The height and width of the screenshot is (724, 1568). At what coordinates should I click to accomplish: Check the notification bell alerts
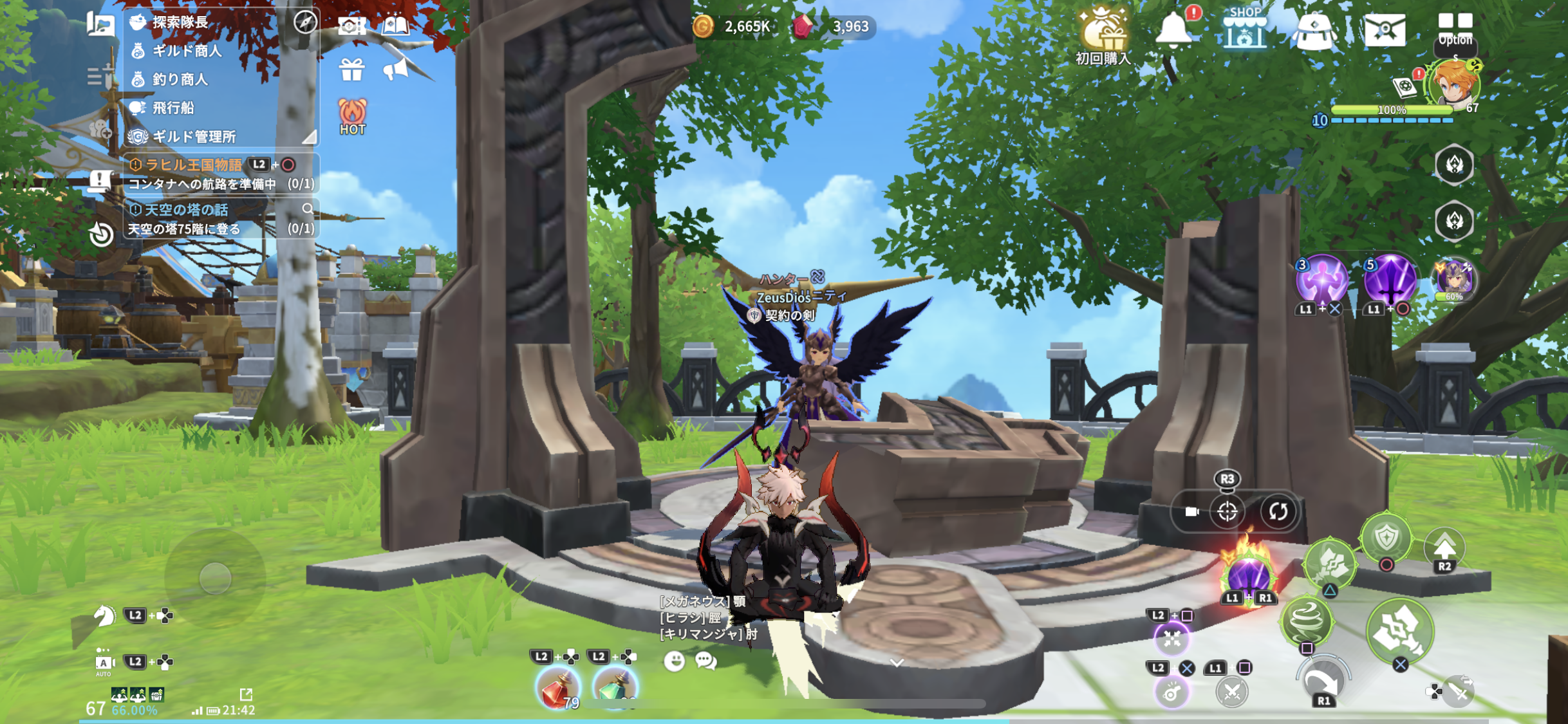1174,29
